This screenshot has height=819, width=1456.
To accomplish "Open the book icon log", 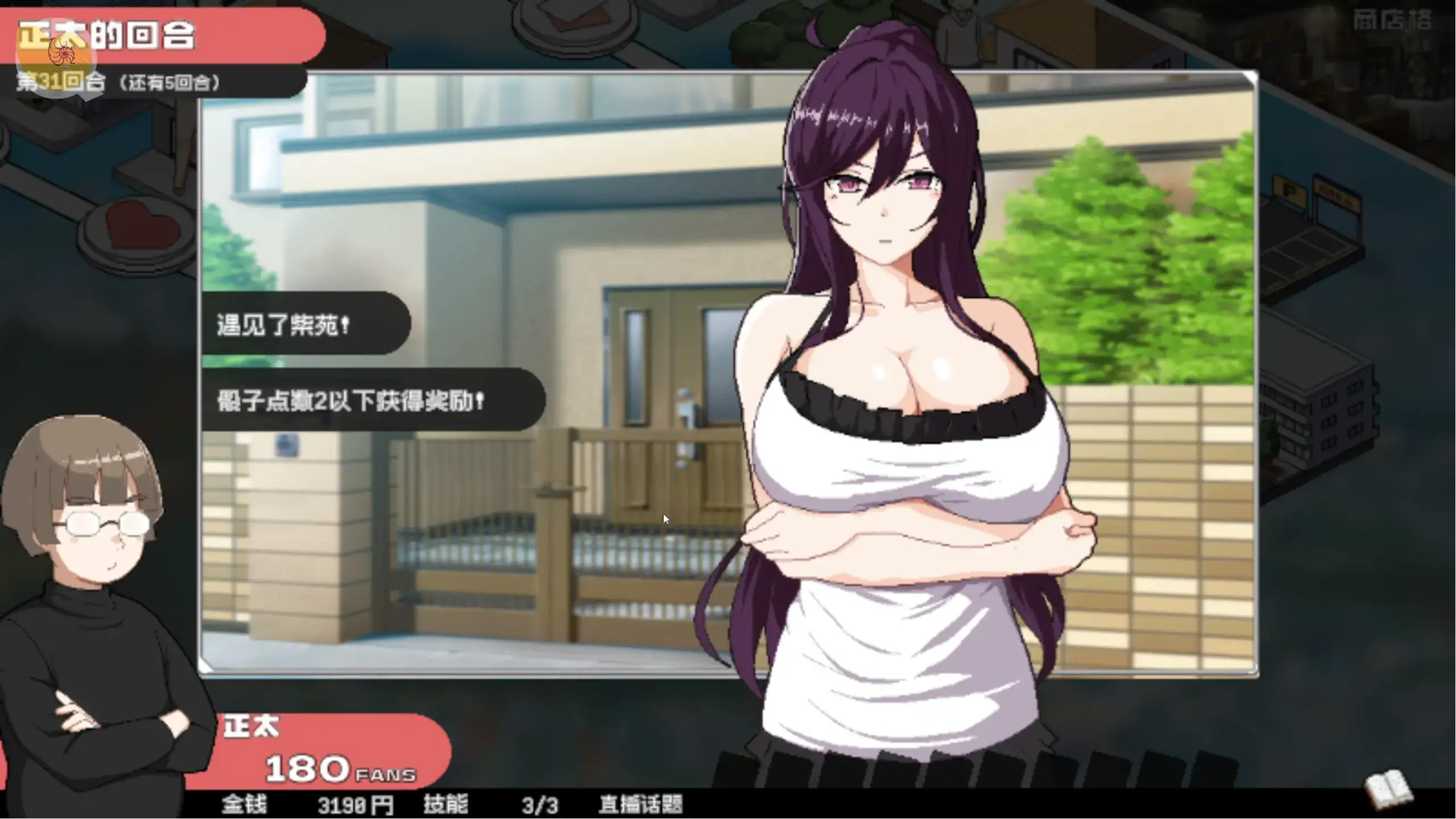I will (x=1388, y=789).
